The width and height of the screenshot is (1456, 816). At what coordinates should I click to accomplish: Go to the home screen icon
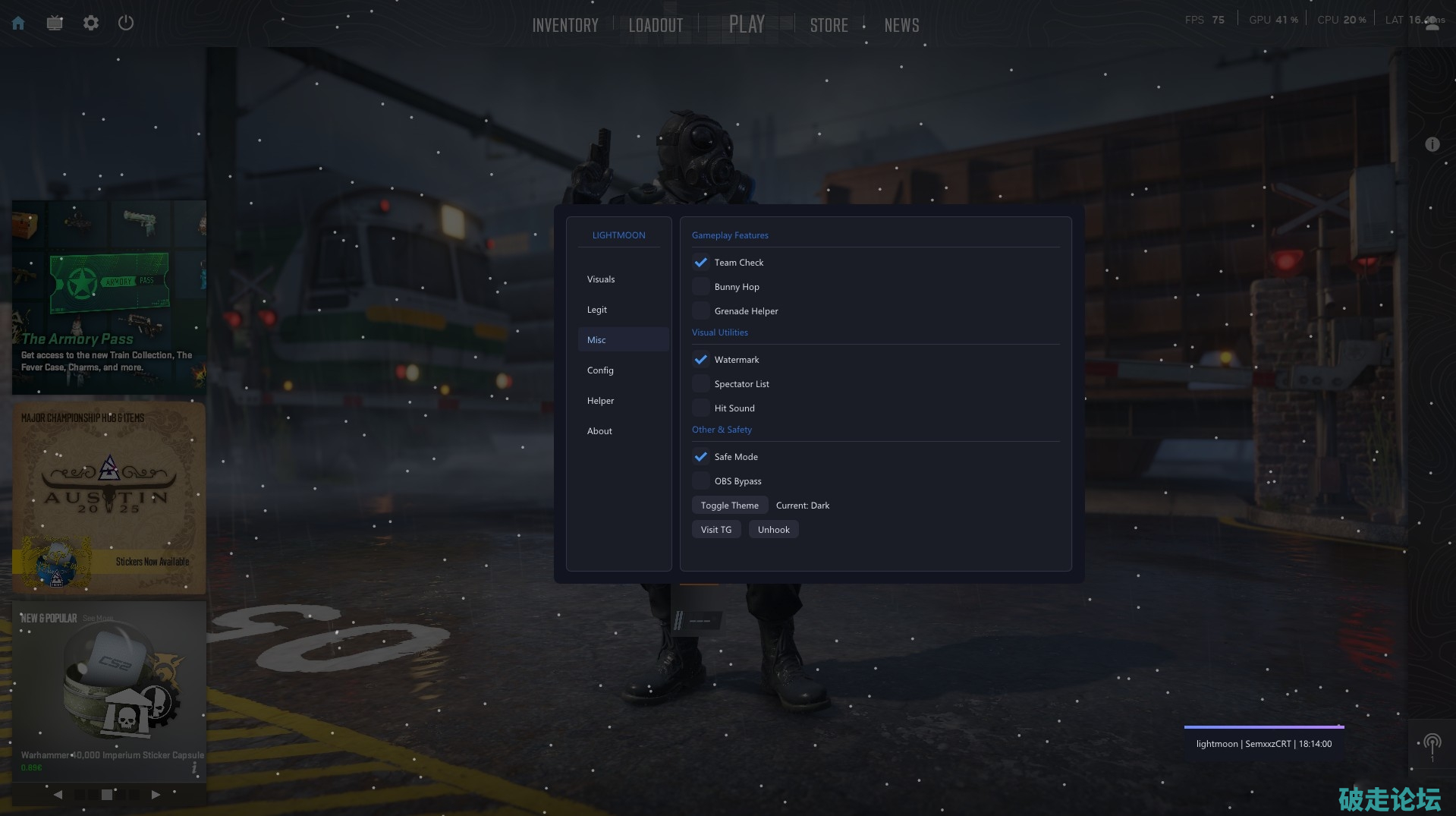tap(18, 24)
